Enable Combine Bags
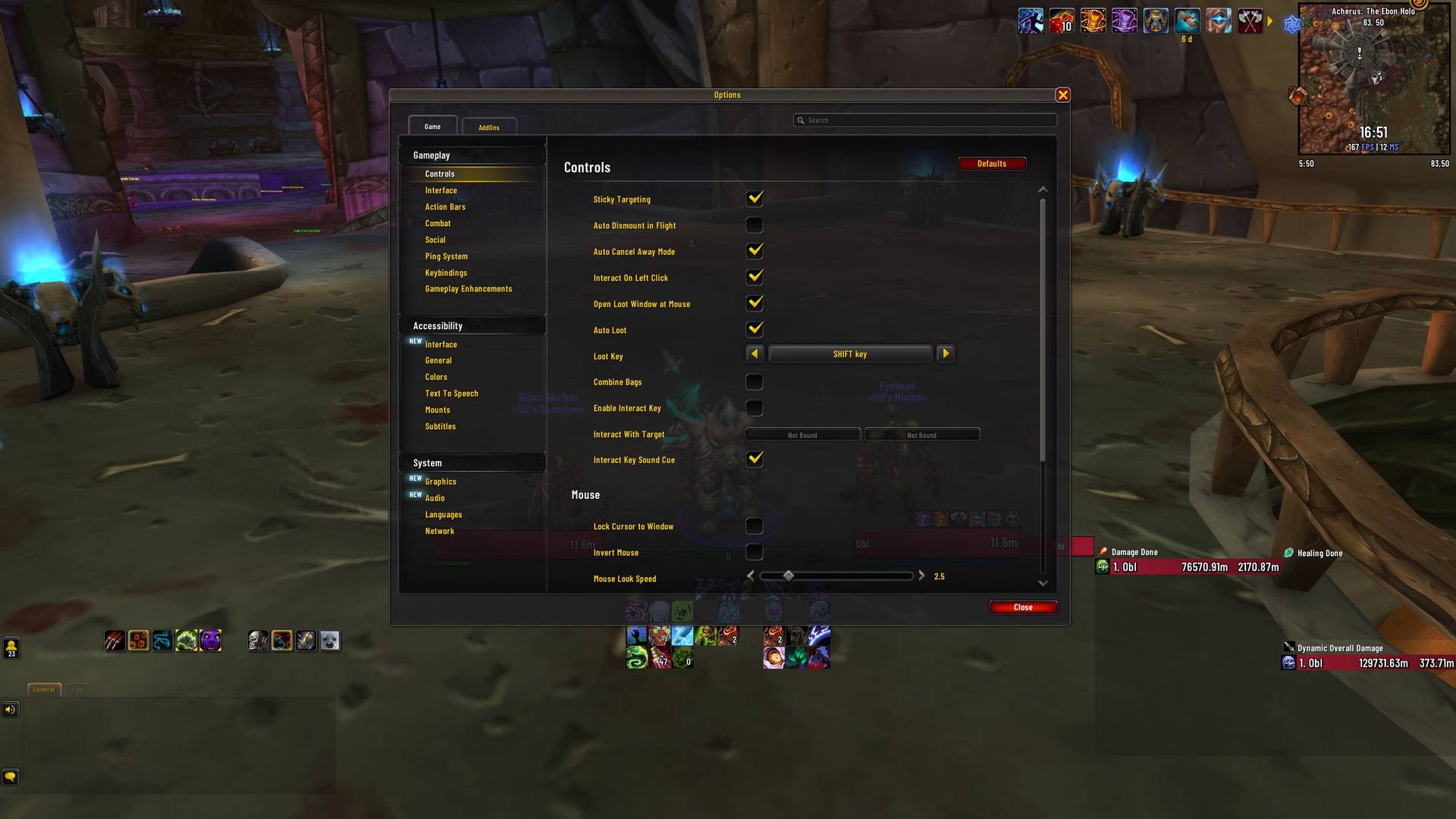1456x819 pixels. pos(754,381)
